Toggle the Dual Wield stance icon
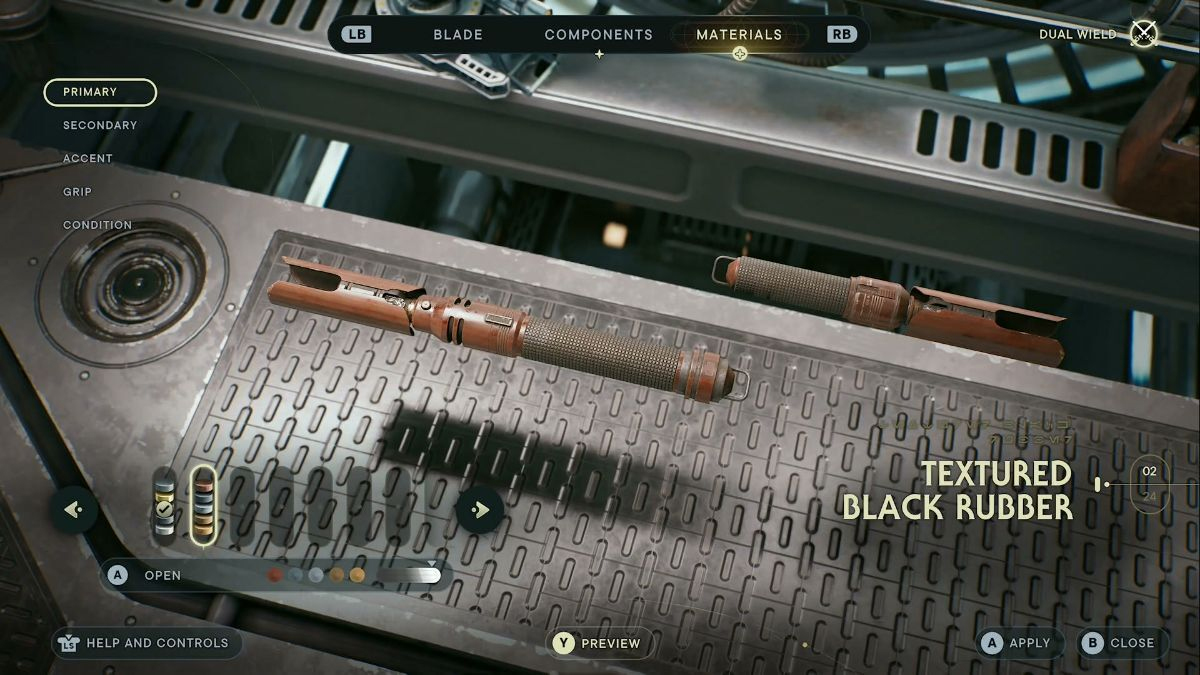Viewport: 1200px width, 675px height. [x=1143, y=34]
